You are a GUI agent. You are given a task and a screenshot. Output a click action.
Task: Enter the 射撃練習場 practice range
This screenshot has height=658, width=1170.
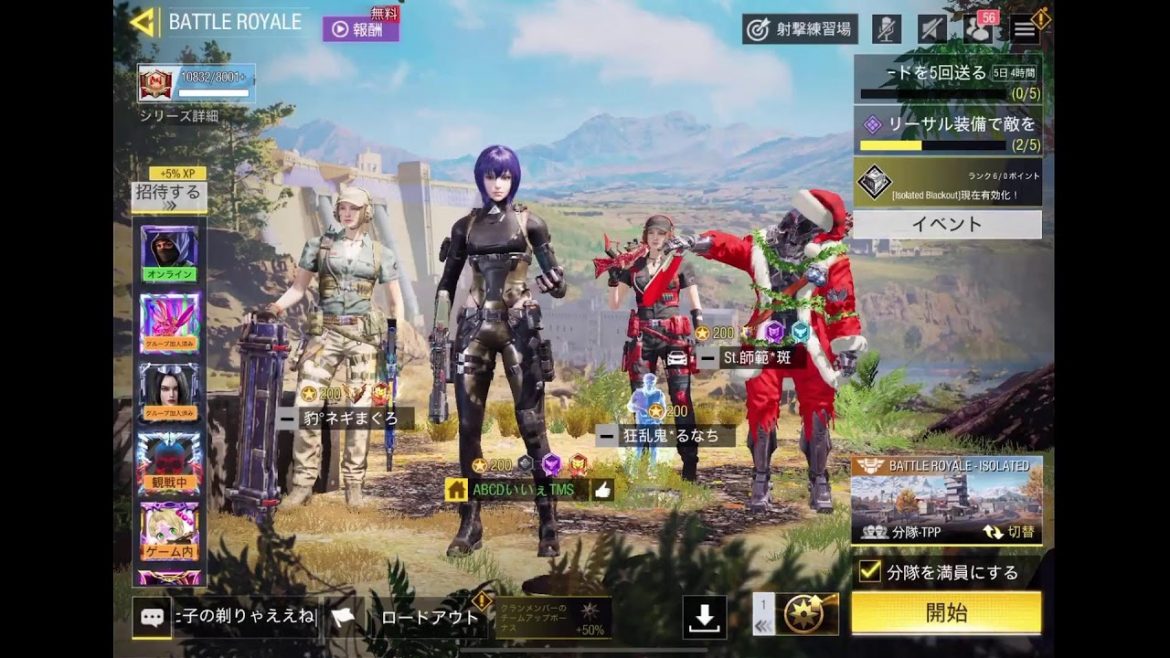tap(799, 29)
